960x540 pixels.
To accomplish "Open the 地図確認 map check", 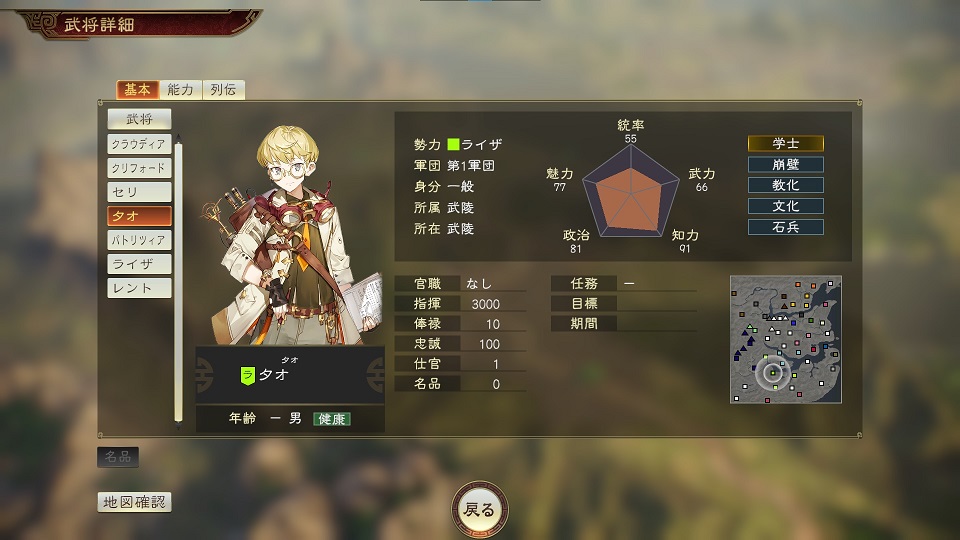I will [x=133, y=502].
